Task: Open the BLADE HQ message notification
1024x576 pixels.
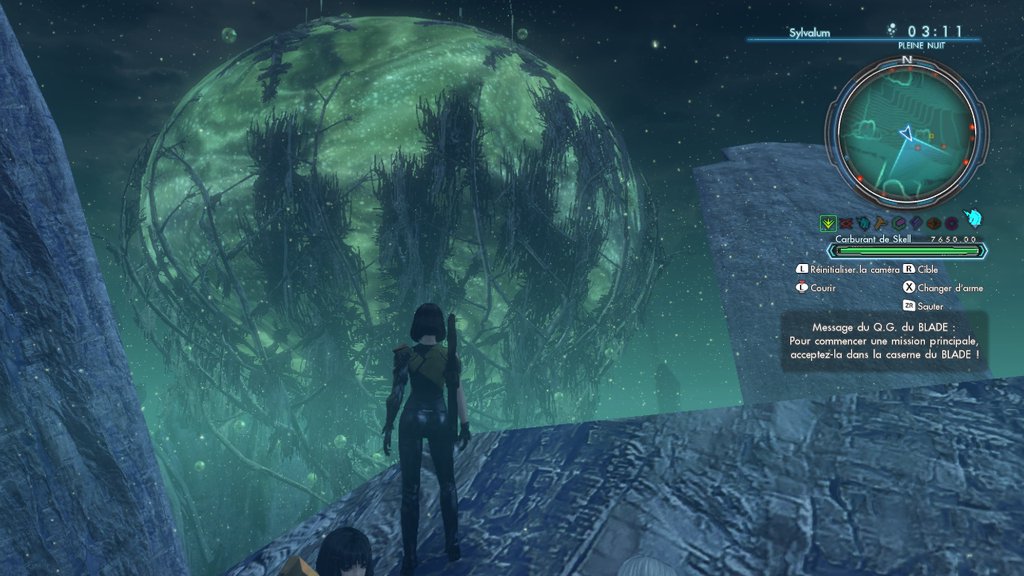Action: pyautogui.click(x=884, y=341)
